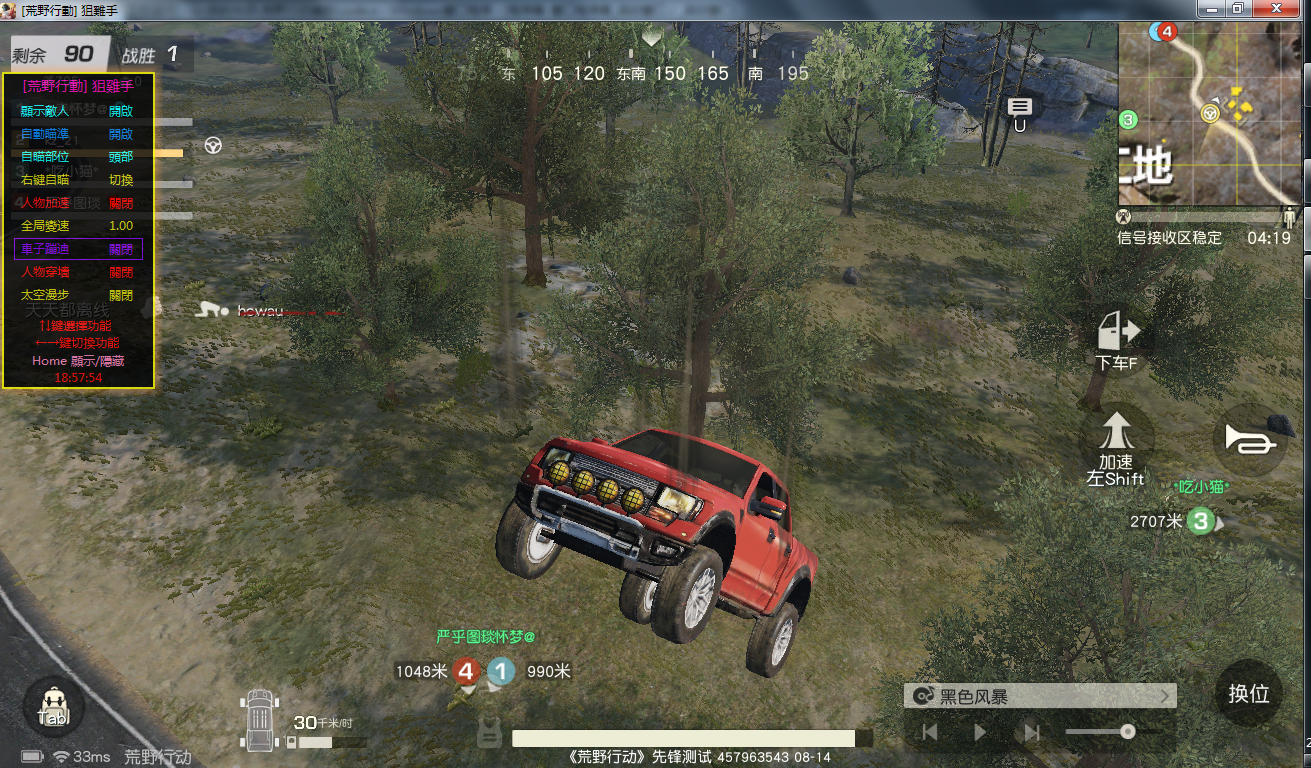Image resolution: width=1311 pixels, height=768 pixels.
Task: Select the 太空漫步 overlay row
Action: [x=78, y=295]
